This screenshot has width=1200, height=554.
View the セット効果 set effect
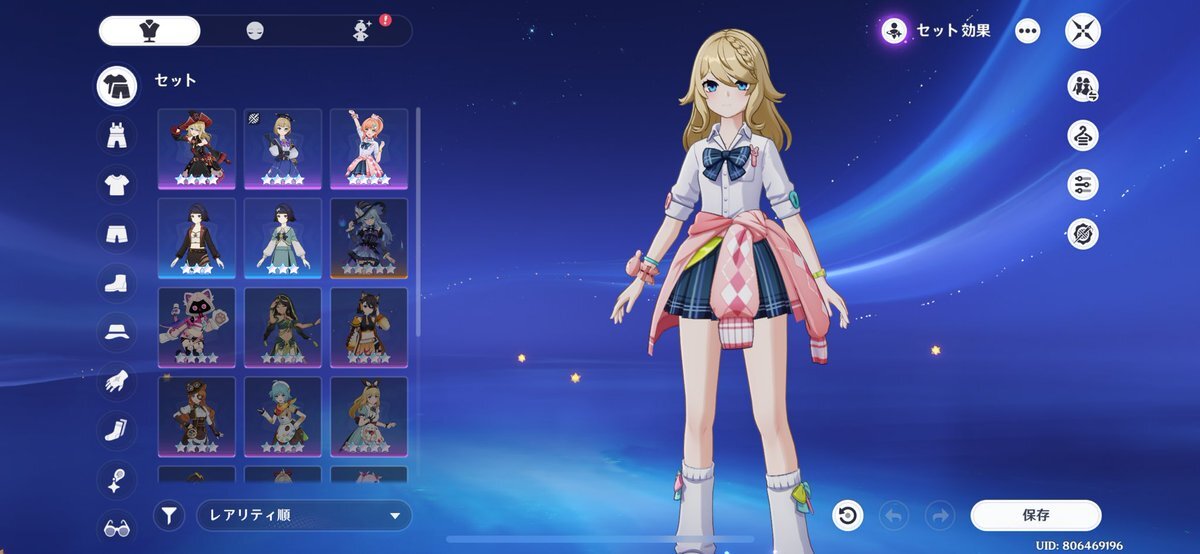pyautogui.click(x=937, y=31)
